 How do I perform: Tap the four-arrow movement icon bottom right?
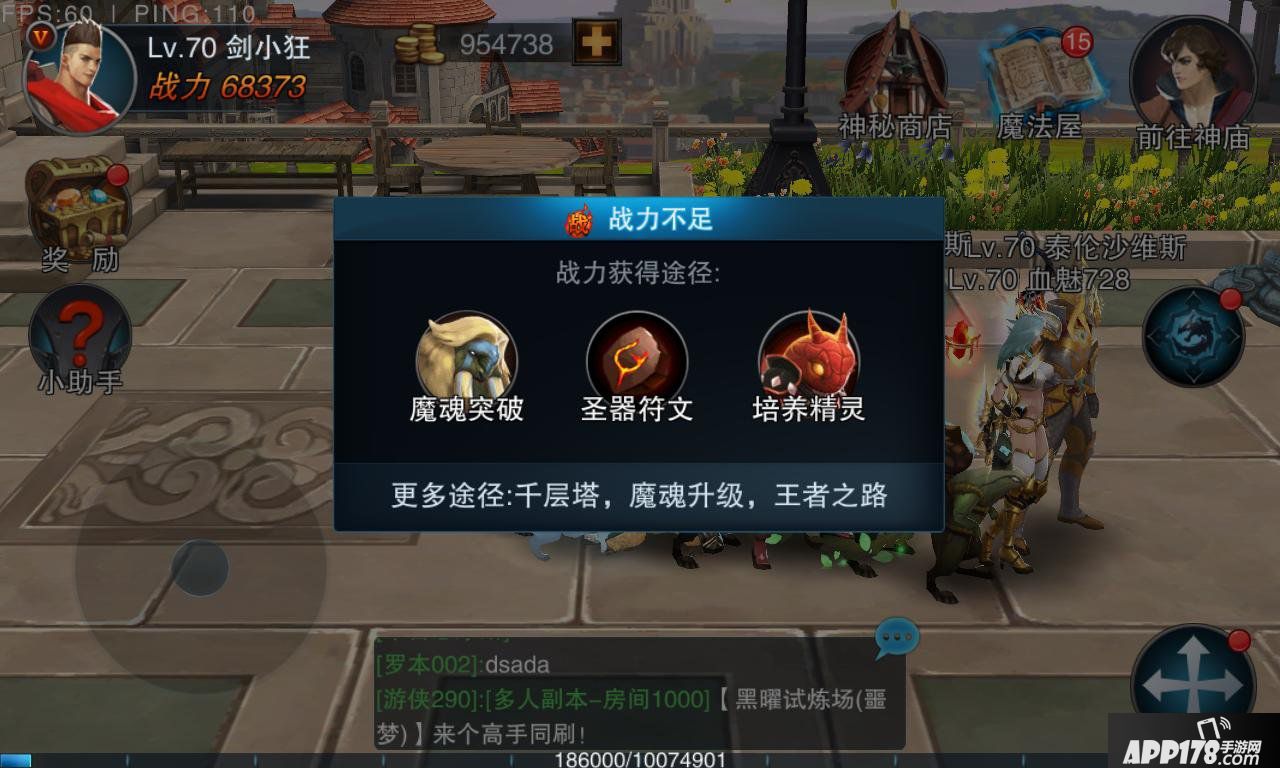point(1192,670)
